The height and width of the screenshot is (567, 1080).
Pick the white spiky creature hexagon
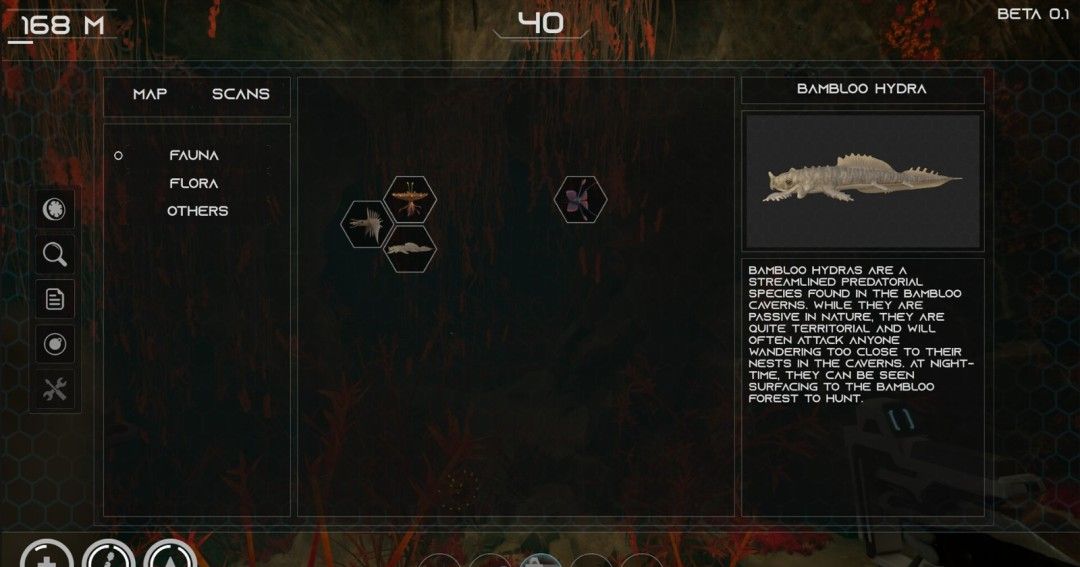(365, 222)
